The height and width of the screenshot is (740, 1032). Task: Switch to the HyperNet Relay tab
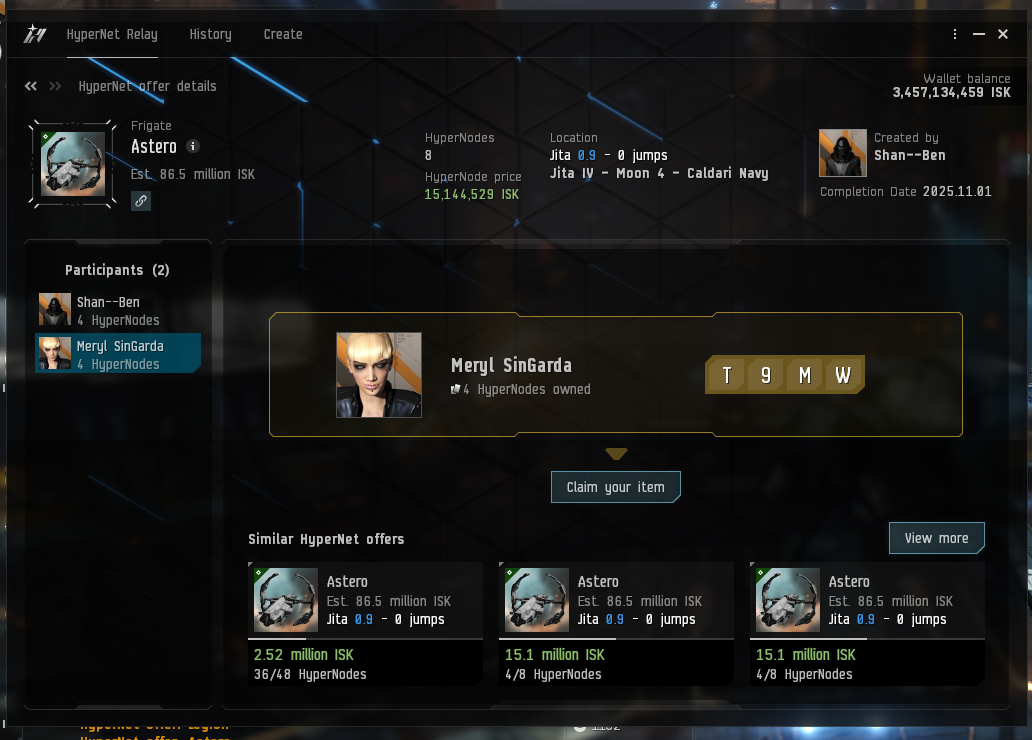pos(112,34)
